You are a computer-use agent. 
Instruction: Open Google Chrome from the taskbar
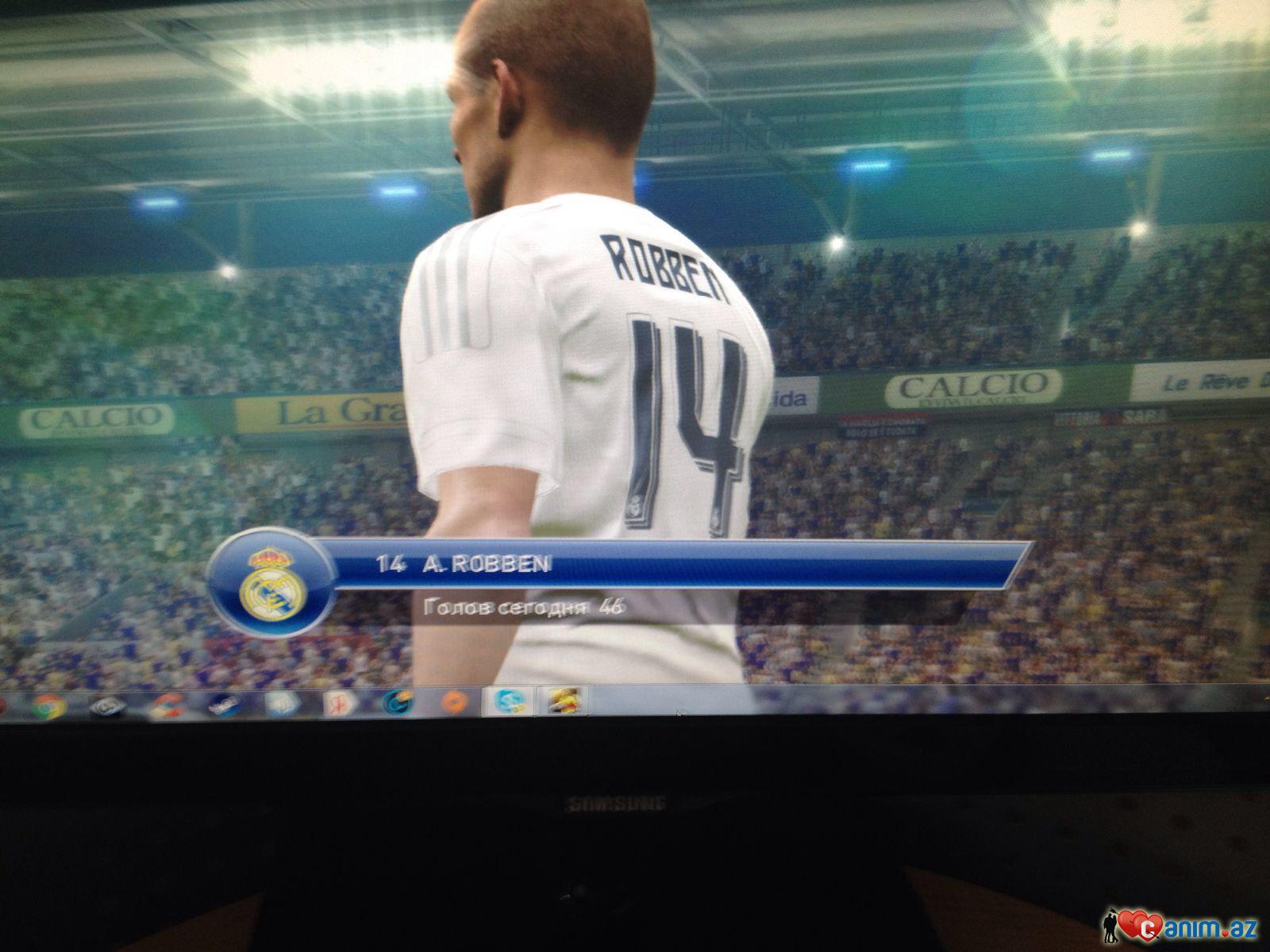(x=48, y=704)
